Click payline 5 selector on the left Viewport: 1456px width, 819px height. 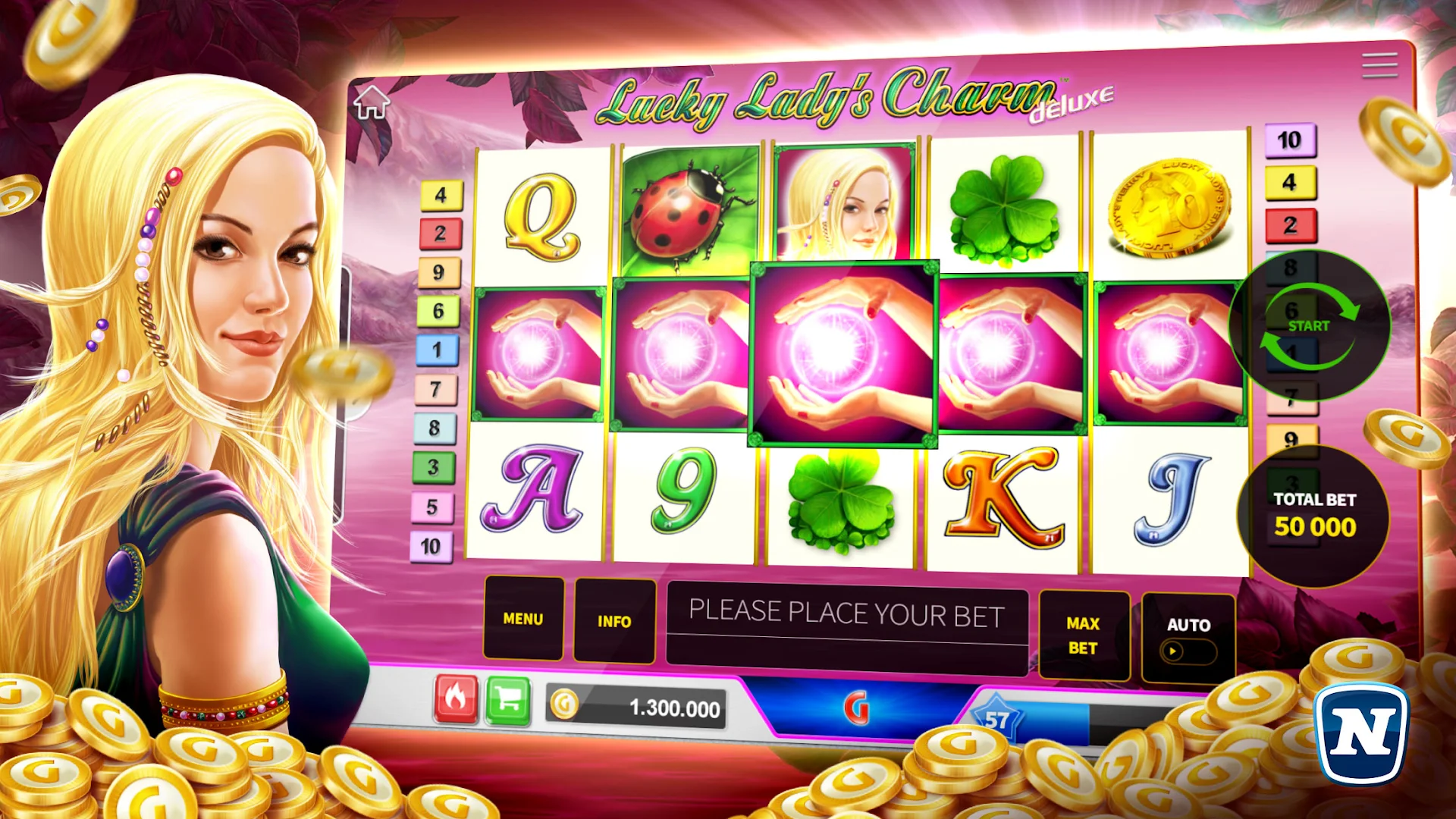coord(434,505)
